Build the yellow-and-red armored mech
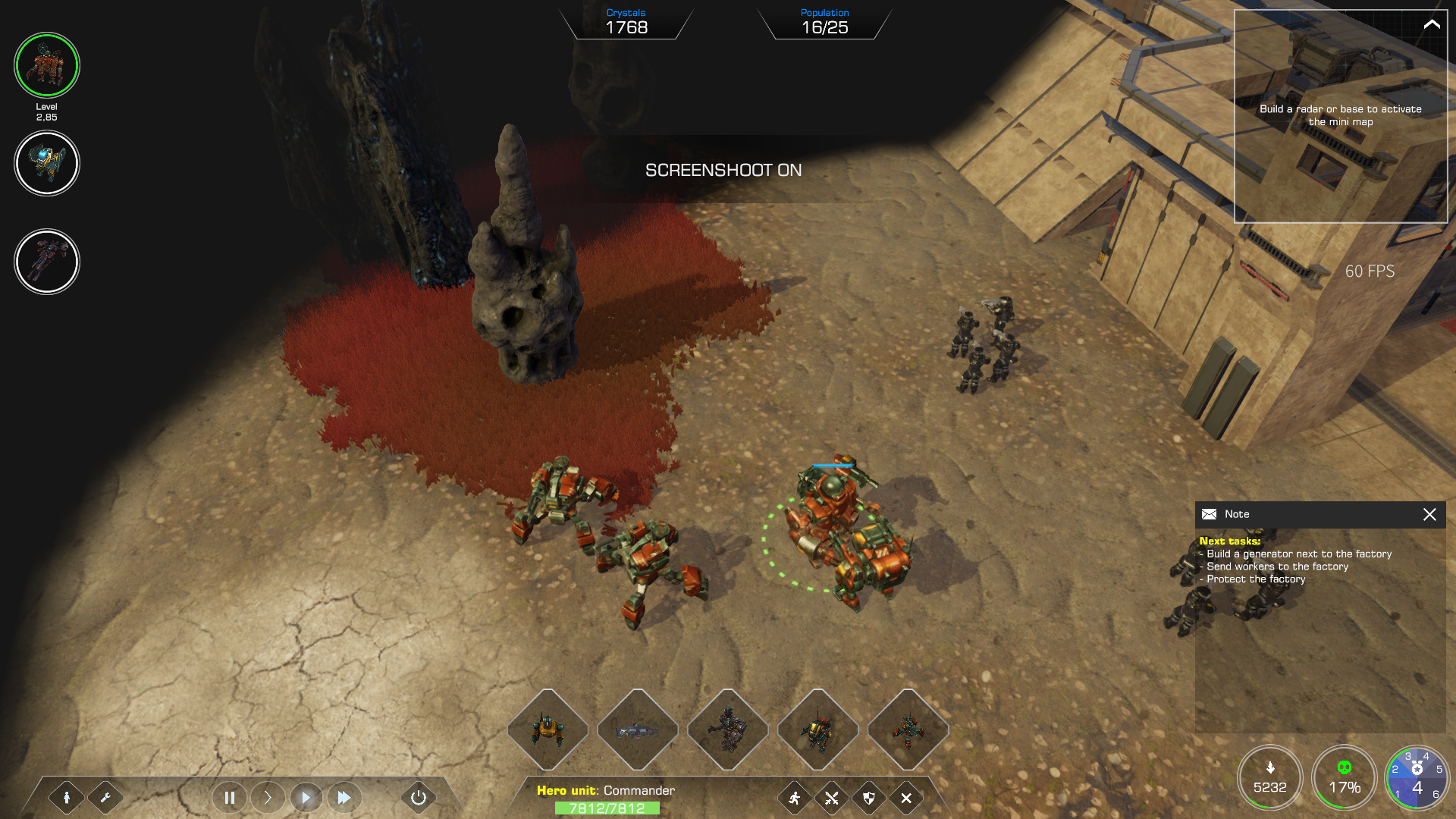1456x819 pixels. [817, 730]
